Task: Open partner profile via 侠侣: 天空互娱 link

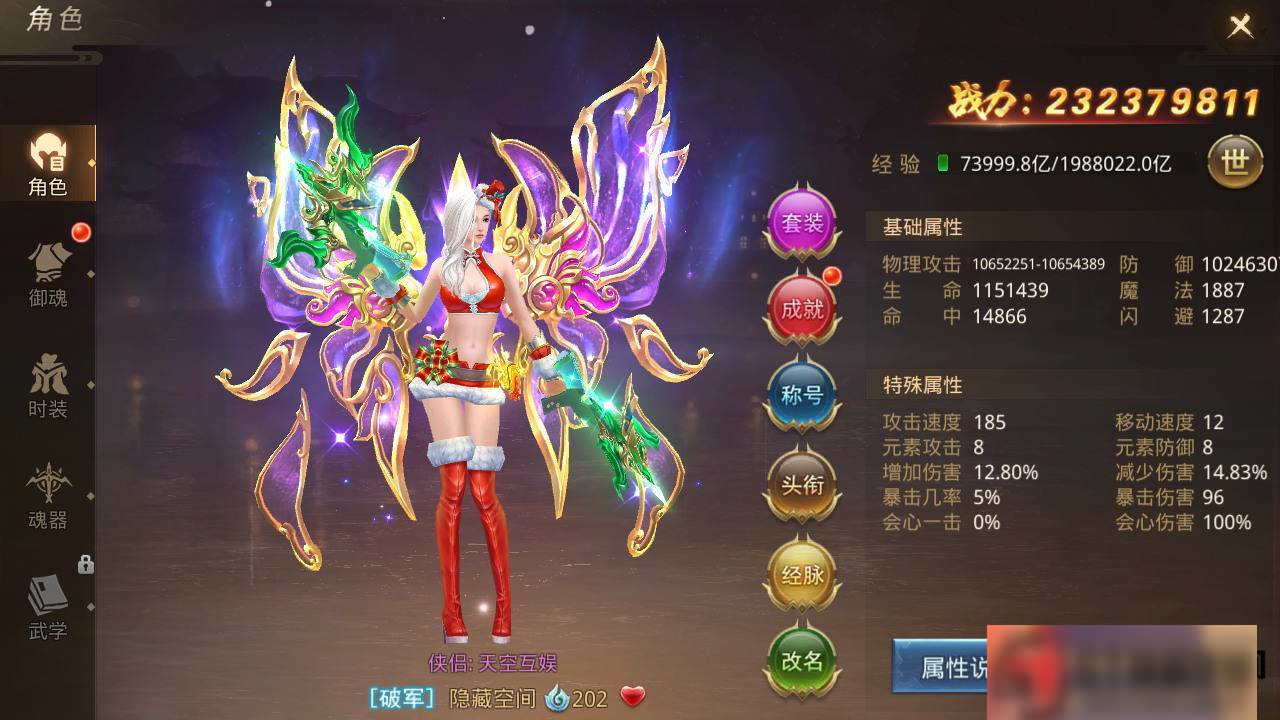Action: coord(490,662)
